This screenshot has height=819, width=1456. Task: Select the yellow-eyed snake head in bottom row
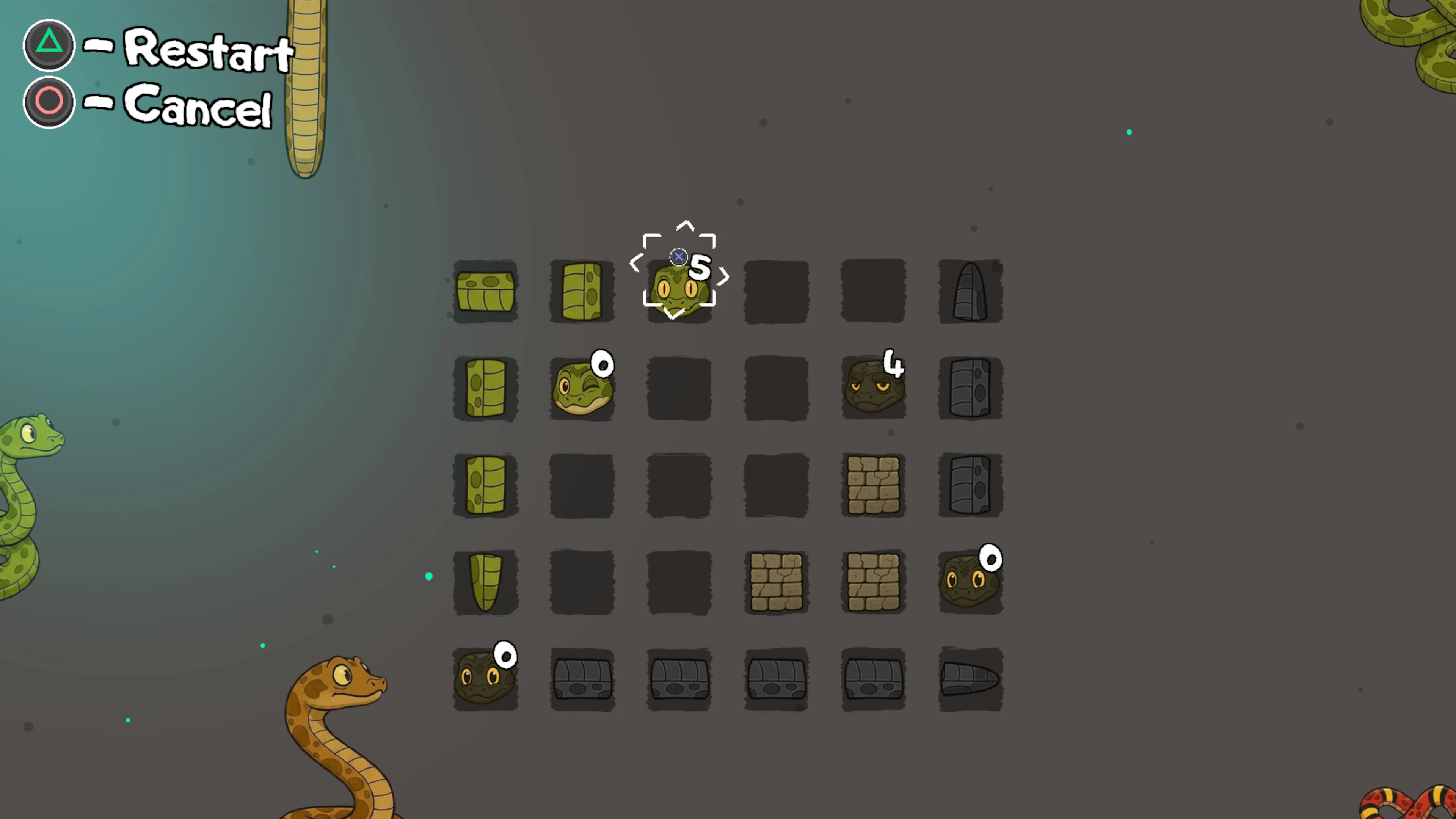coord(485,678)
